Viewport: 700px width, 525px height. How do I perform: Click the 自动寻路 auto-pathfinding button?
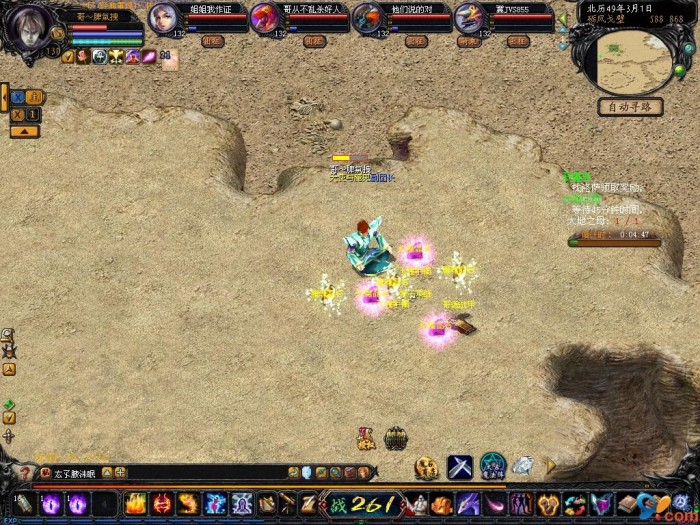tap(631, 106)
